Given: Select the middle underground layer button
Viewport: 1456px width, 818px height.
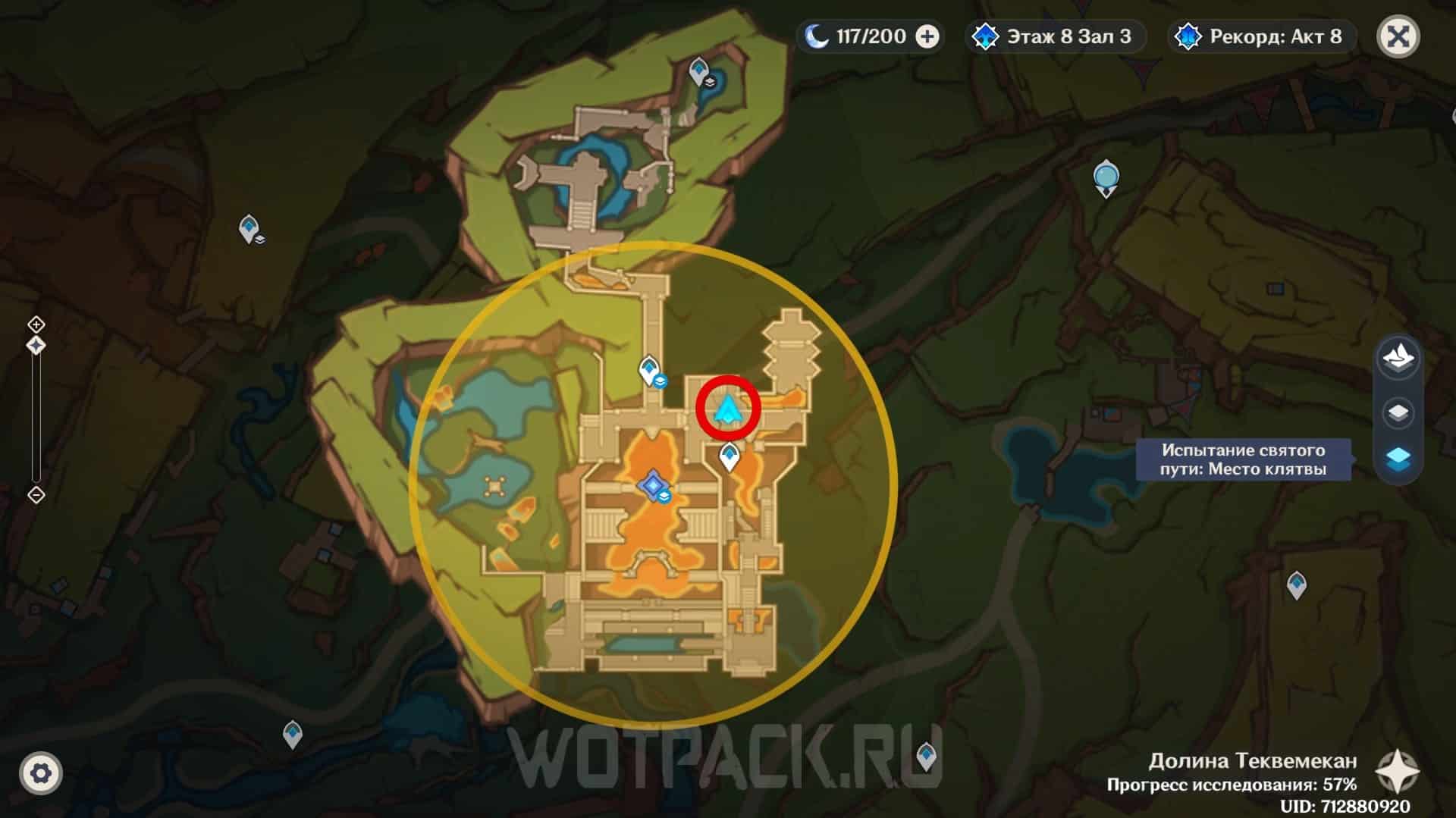Looking at the screenshot, I should coord(1398,413).
